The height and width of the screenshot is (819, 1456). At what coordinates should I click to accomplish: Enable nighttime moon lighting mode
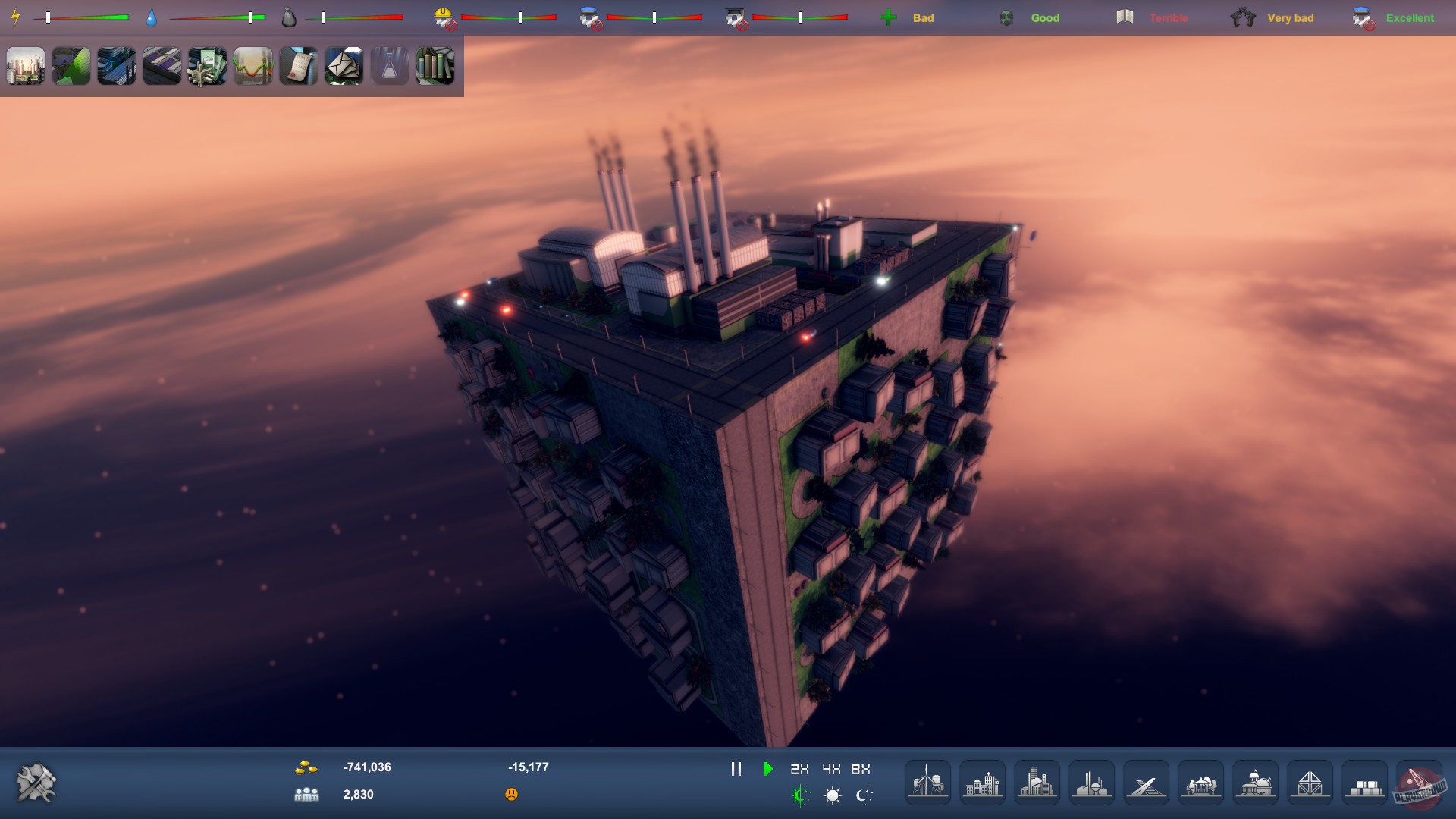(864, 796)
